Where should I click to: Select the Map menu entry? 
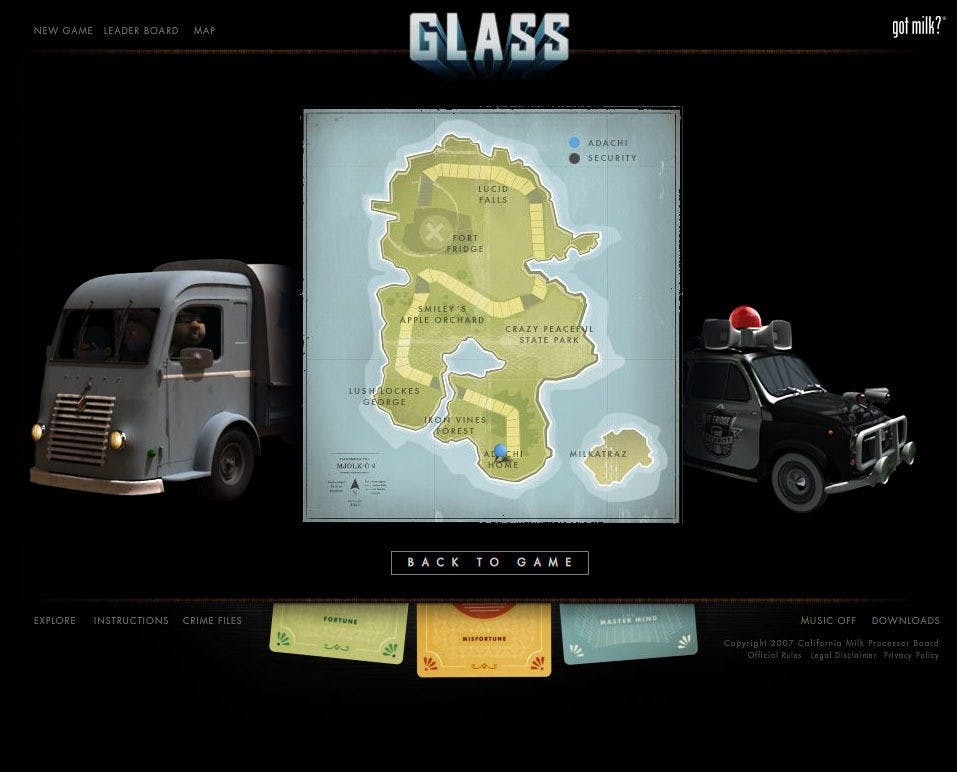pos(204,31)
